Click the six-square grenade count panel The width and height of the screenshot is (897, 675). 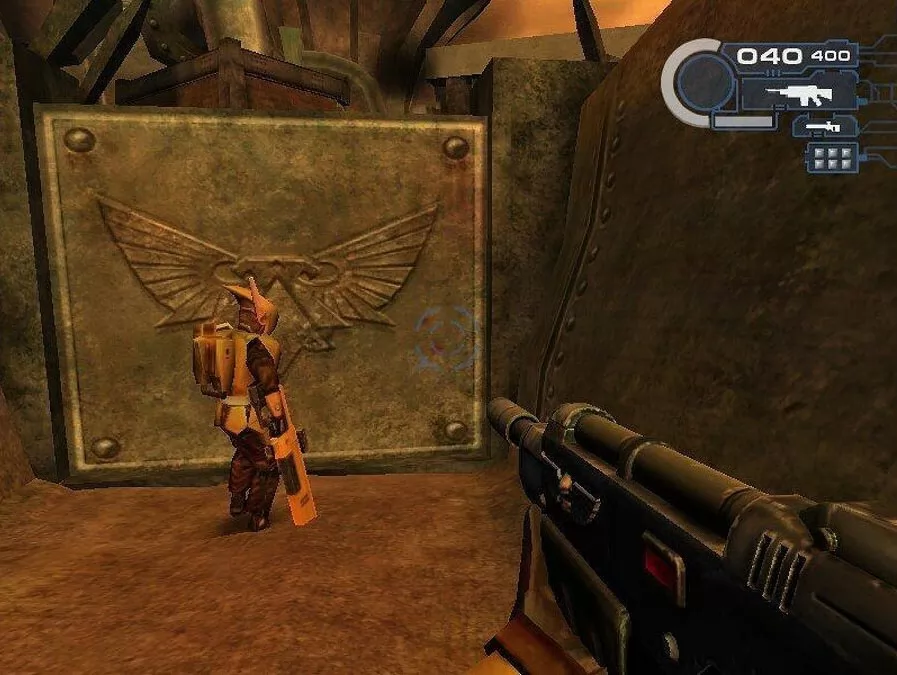(832, 157)
